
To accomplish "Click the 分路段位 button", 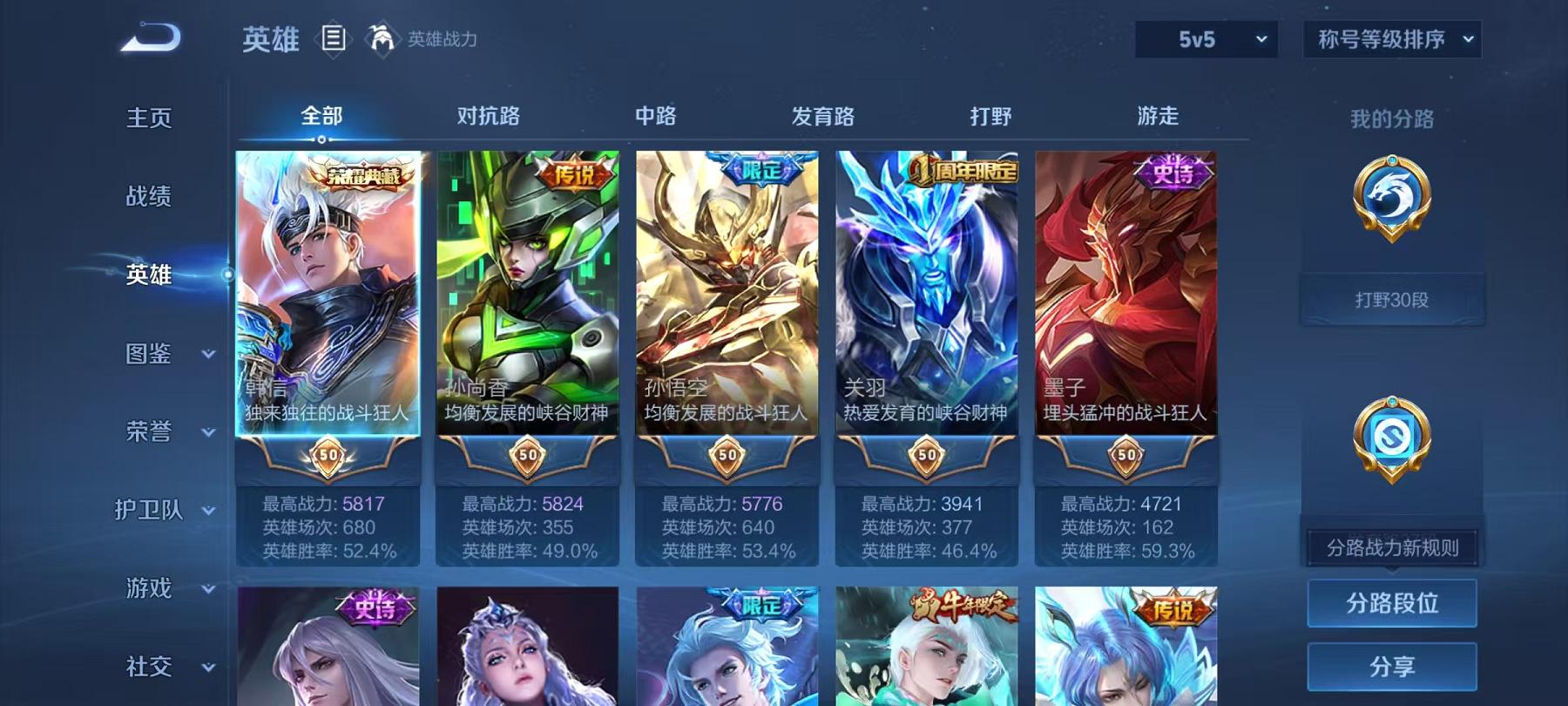I will click(x=1391, y=603).
